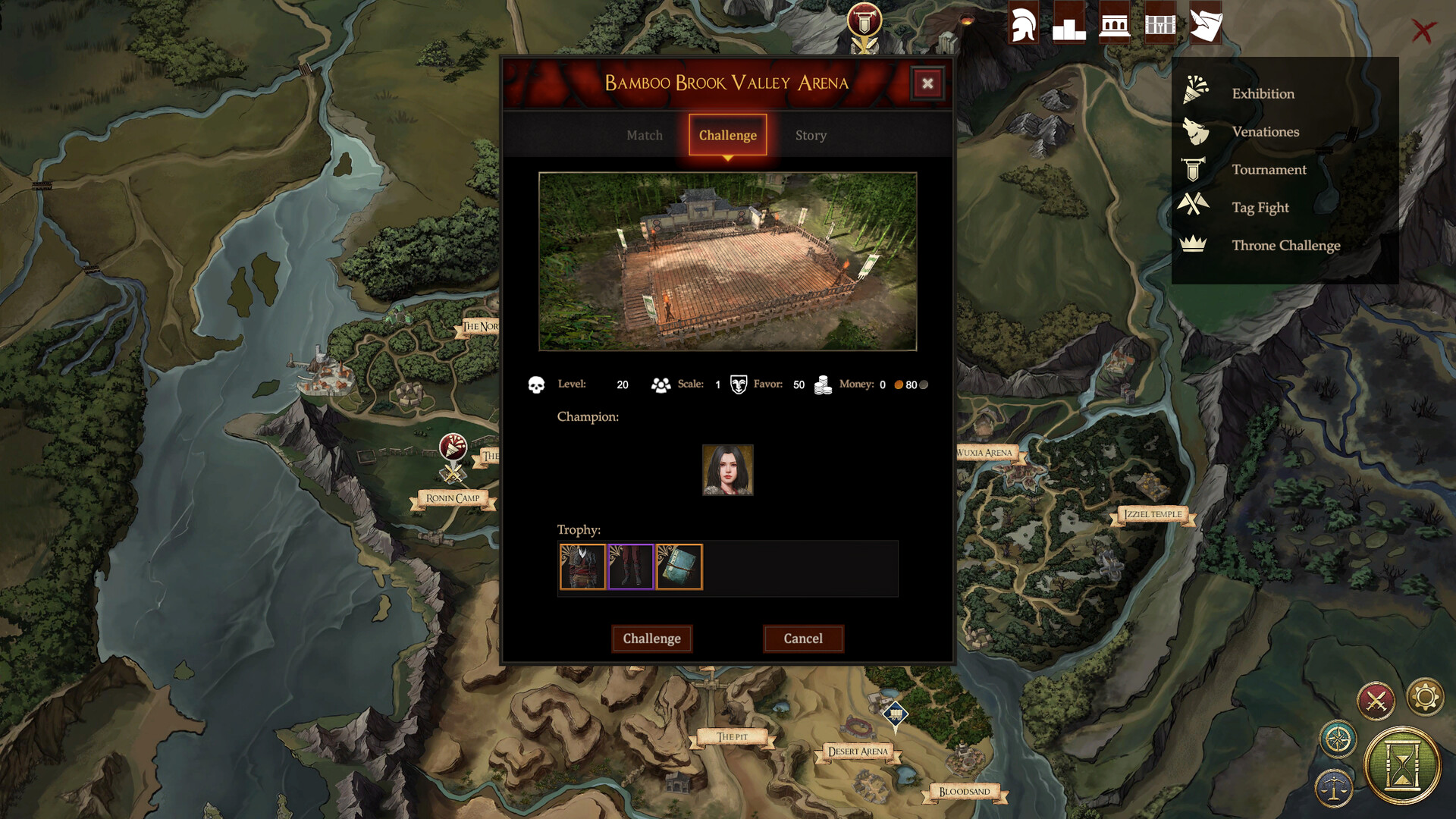Select Tournament from the side menu
Image resolution: width=1456 pixels, height=819 pixels.
pyautogui.click(x=1270, y=169)
